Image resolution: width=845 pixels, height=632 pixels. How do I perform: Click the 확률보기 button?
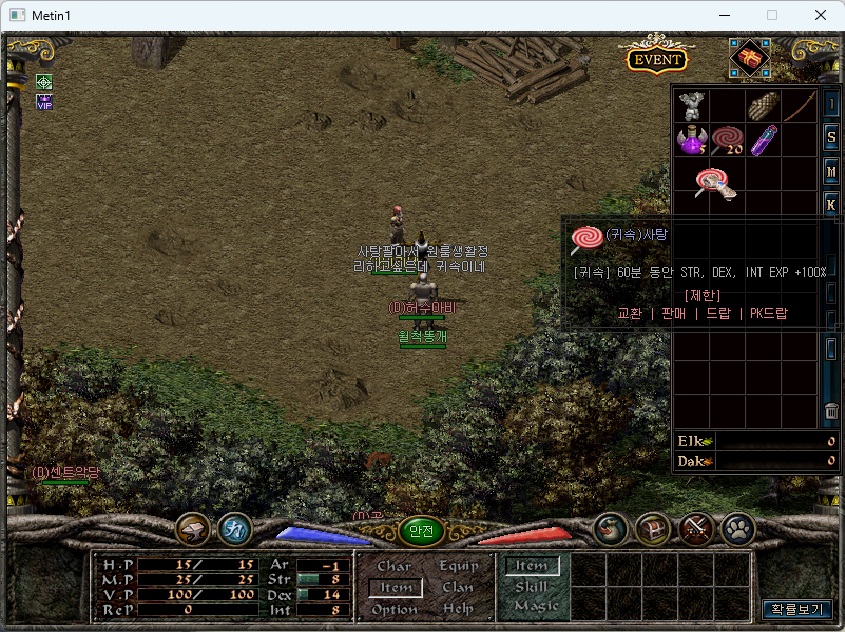click(796, 608)
